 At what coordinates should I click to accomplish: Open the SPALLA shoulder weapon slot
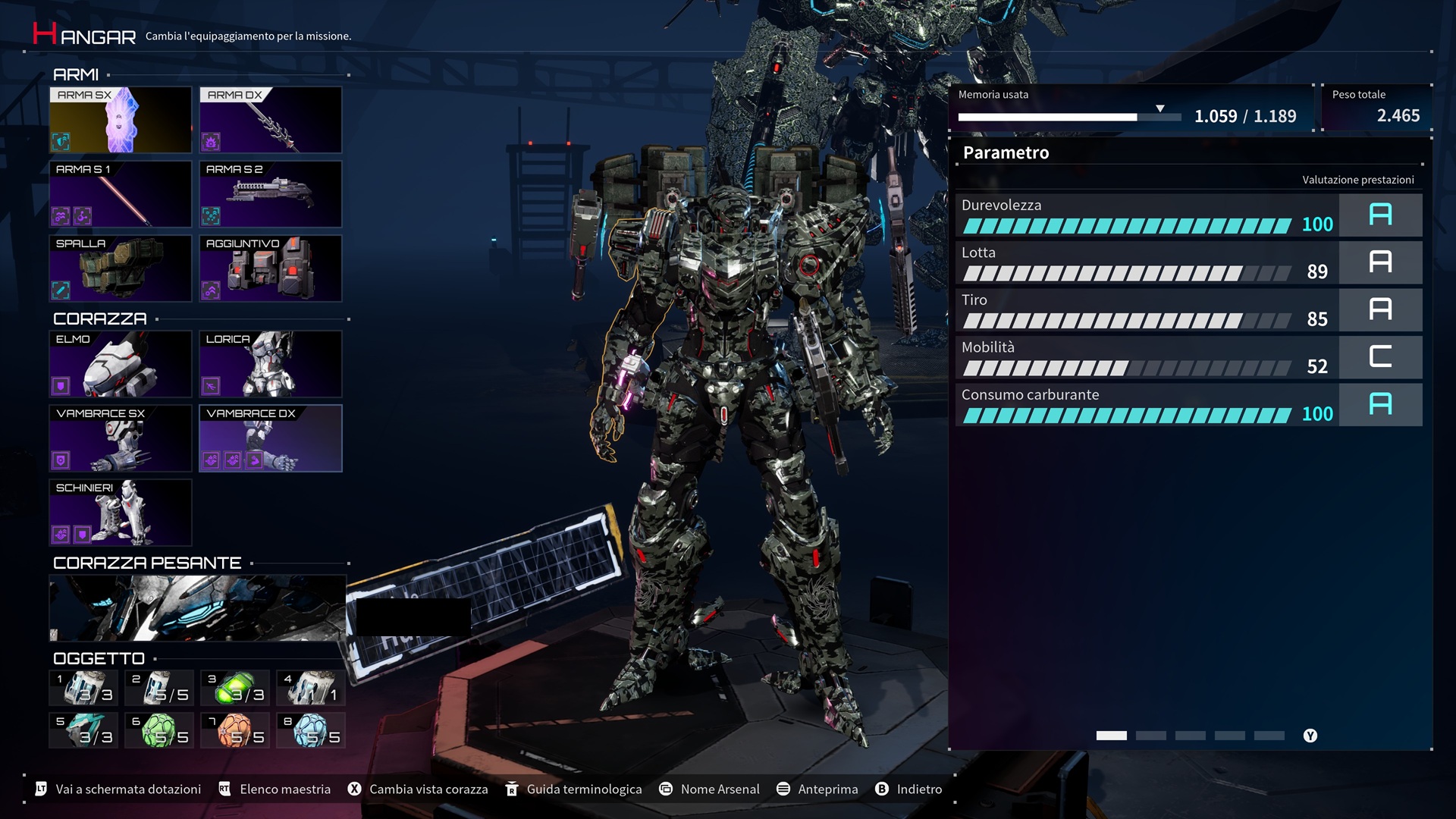click(x=120, y=268)
